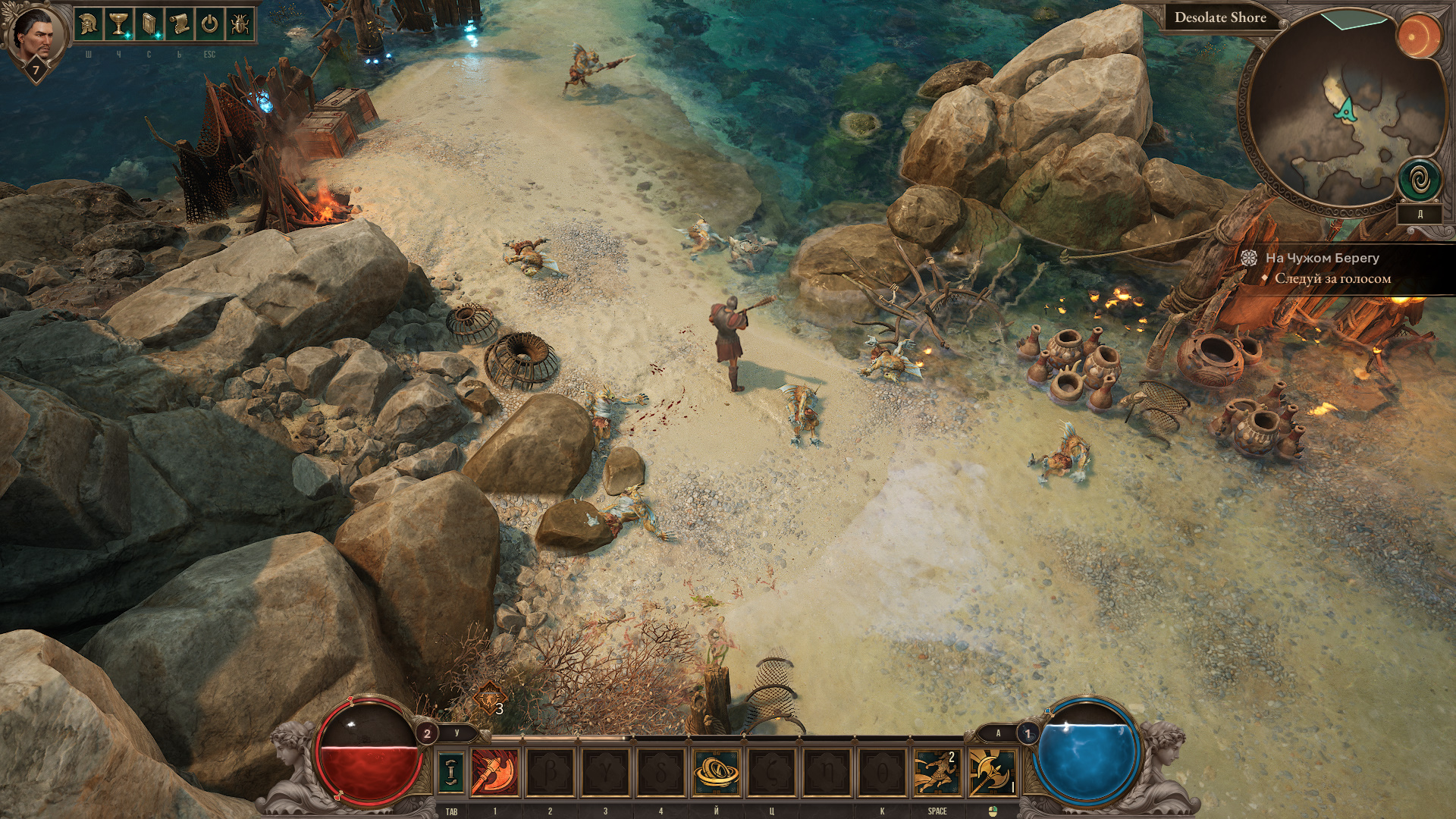The width and height of the screenshot is (1456, 819).
Task: Open the book journal icon
Action: 149,24
